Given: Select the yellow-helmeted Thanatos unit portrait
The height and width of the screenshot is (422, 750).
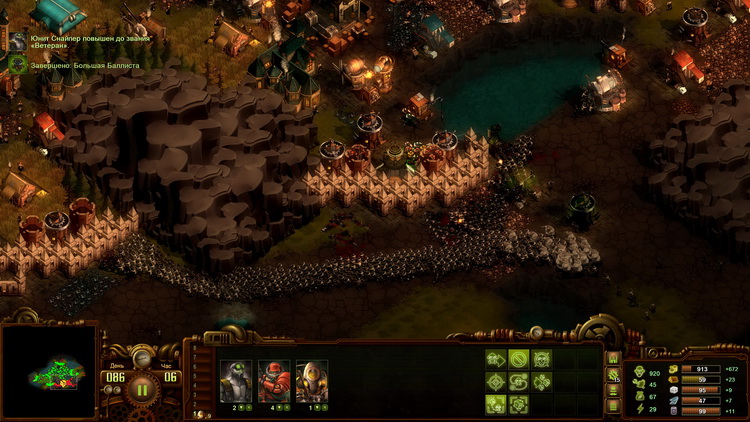Looking at the screenshot, I should click(x=311, y=381).
